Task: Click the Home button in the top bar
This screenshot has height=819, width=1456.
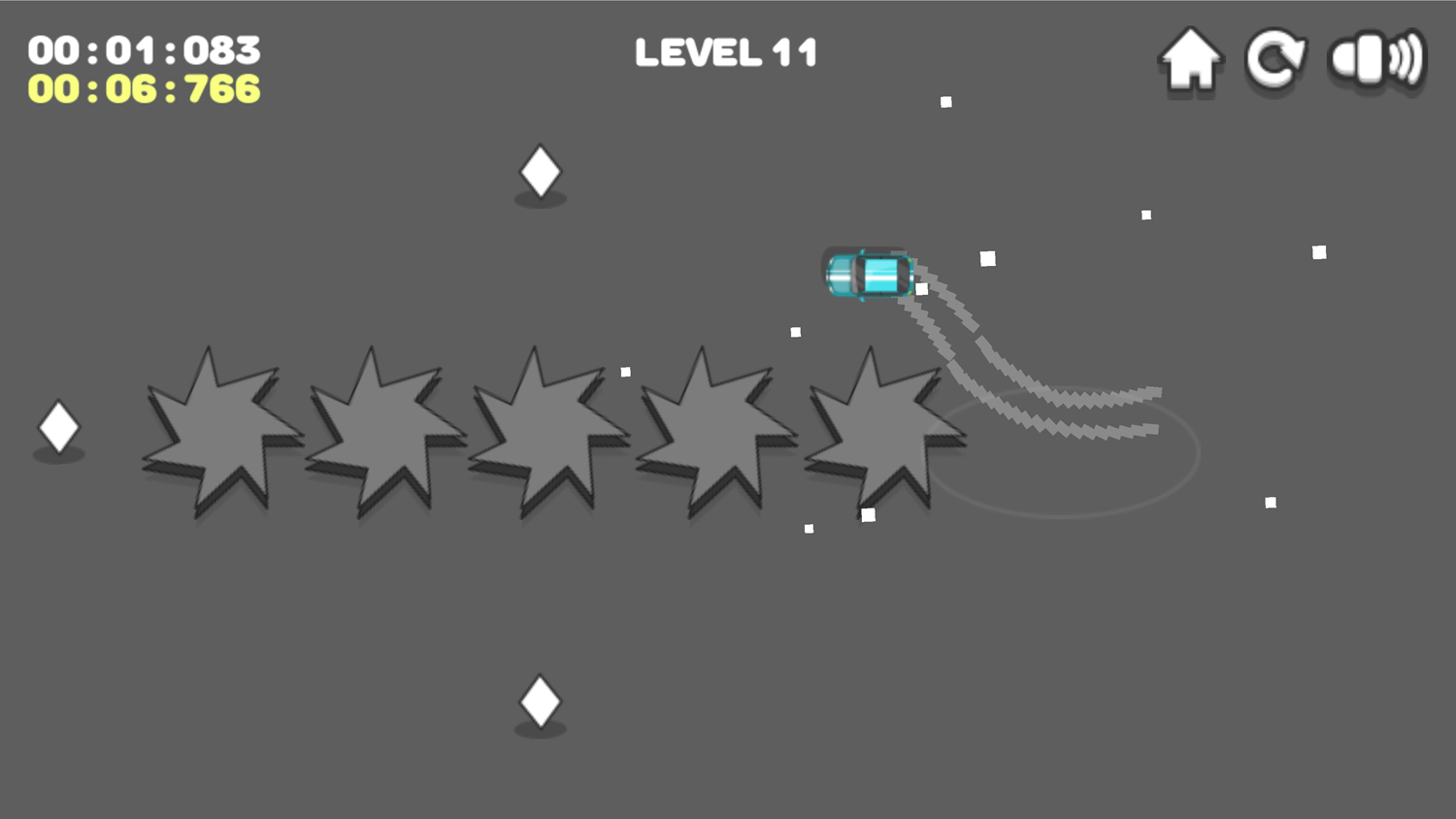Action: point(1189,58)
